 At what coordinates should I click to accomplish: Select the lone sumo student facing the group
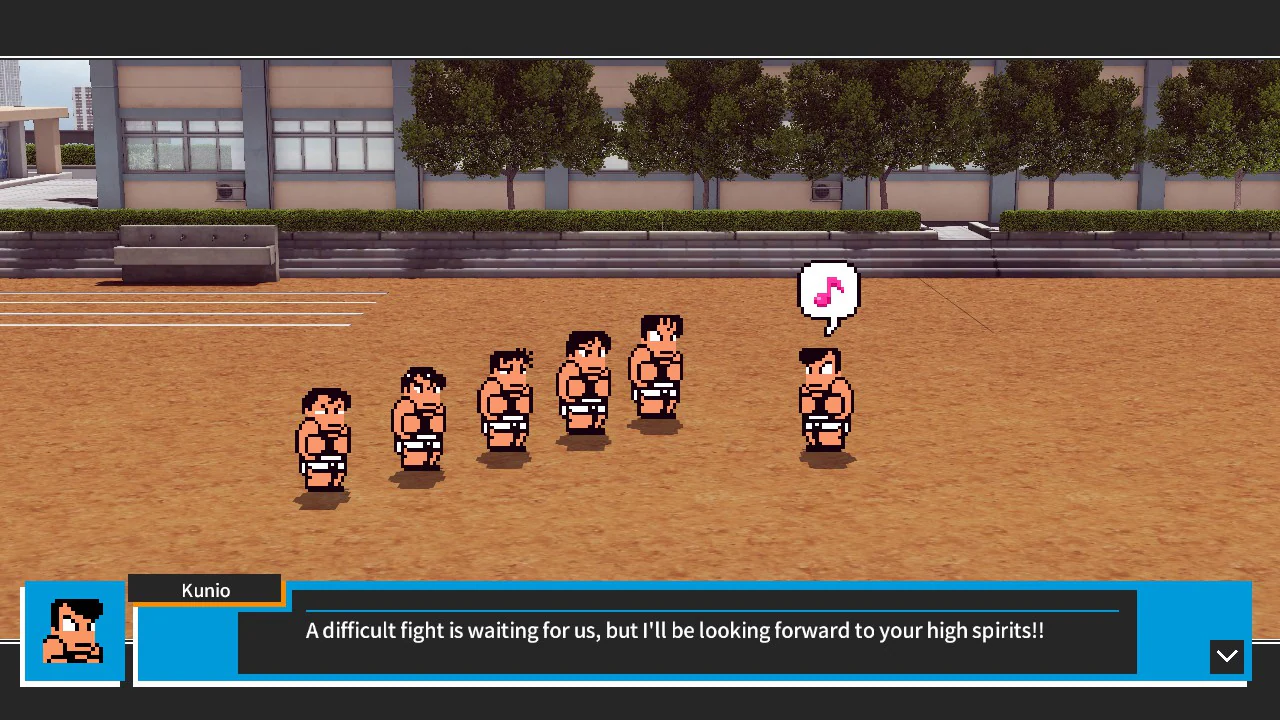(824, 400)
